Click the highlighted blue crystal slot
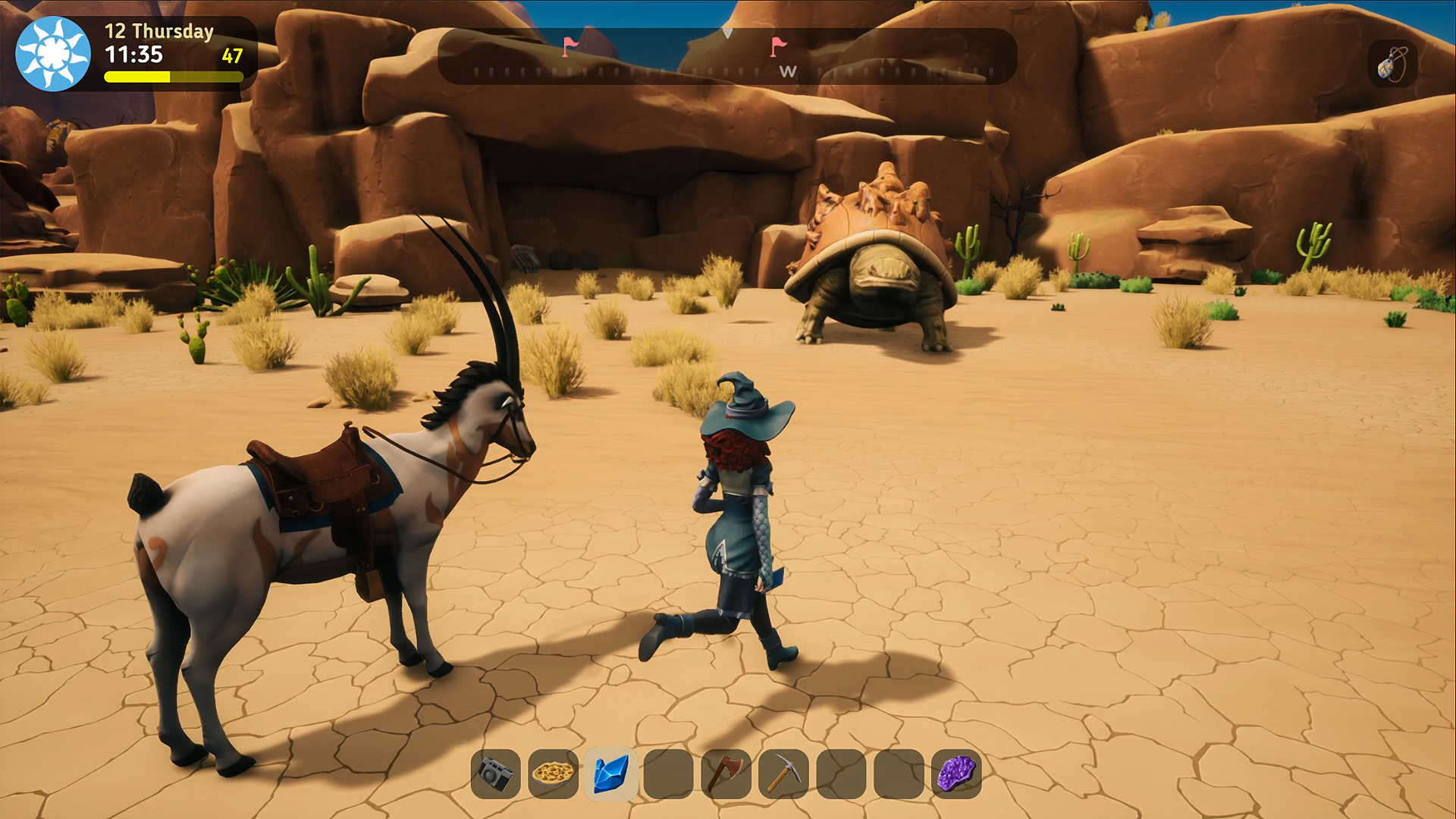This screenshot has height=819, width=1456. (610, 774)
